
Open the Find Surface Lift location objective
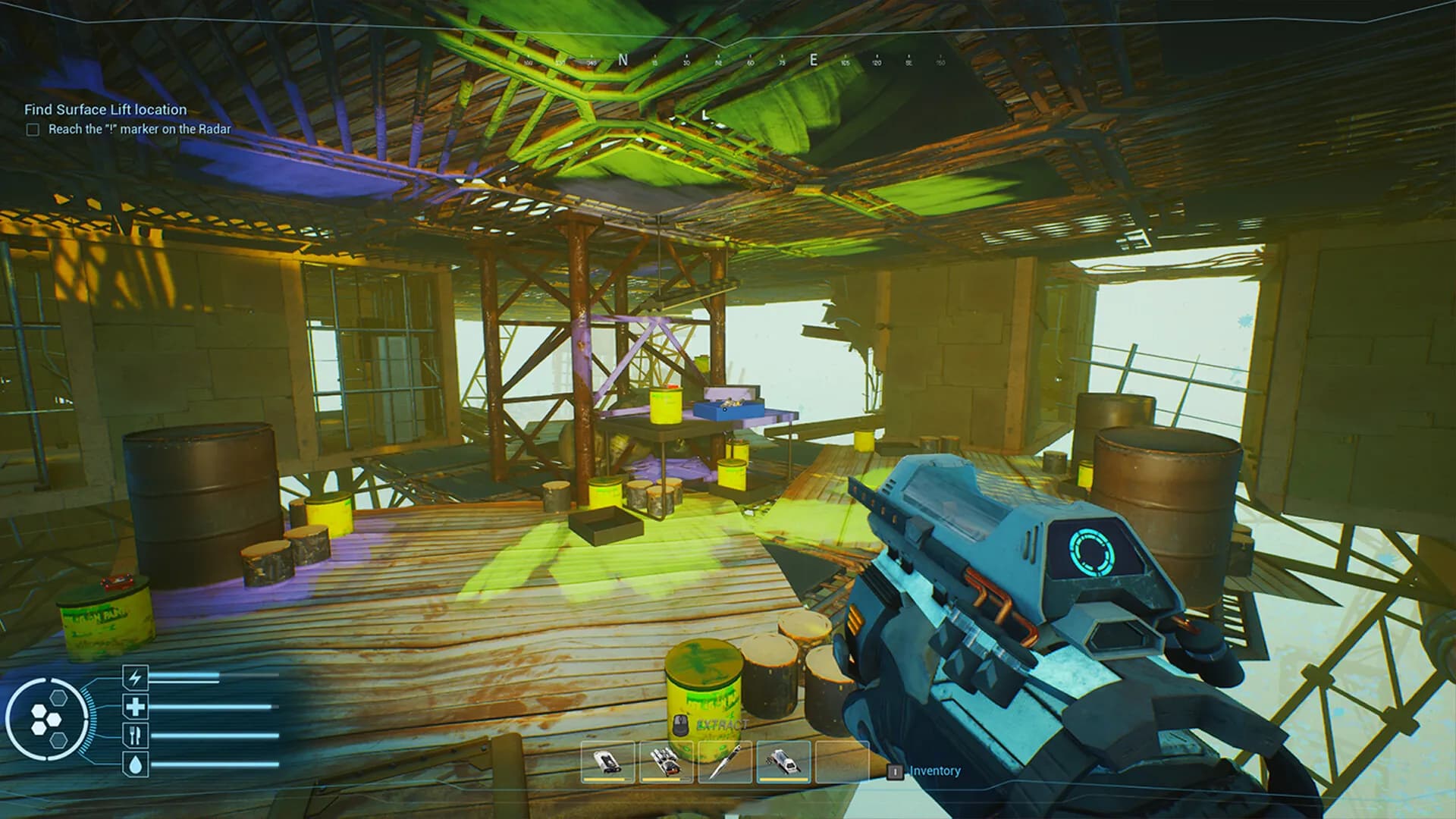point(105,109)
